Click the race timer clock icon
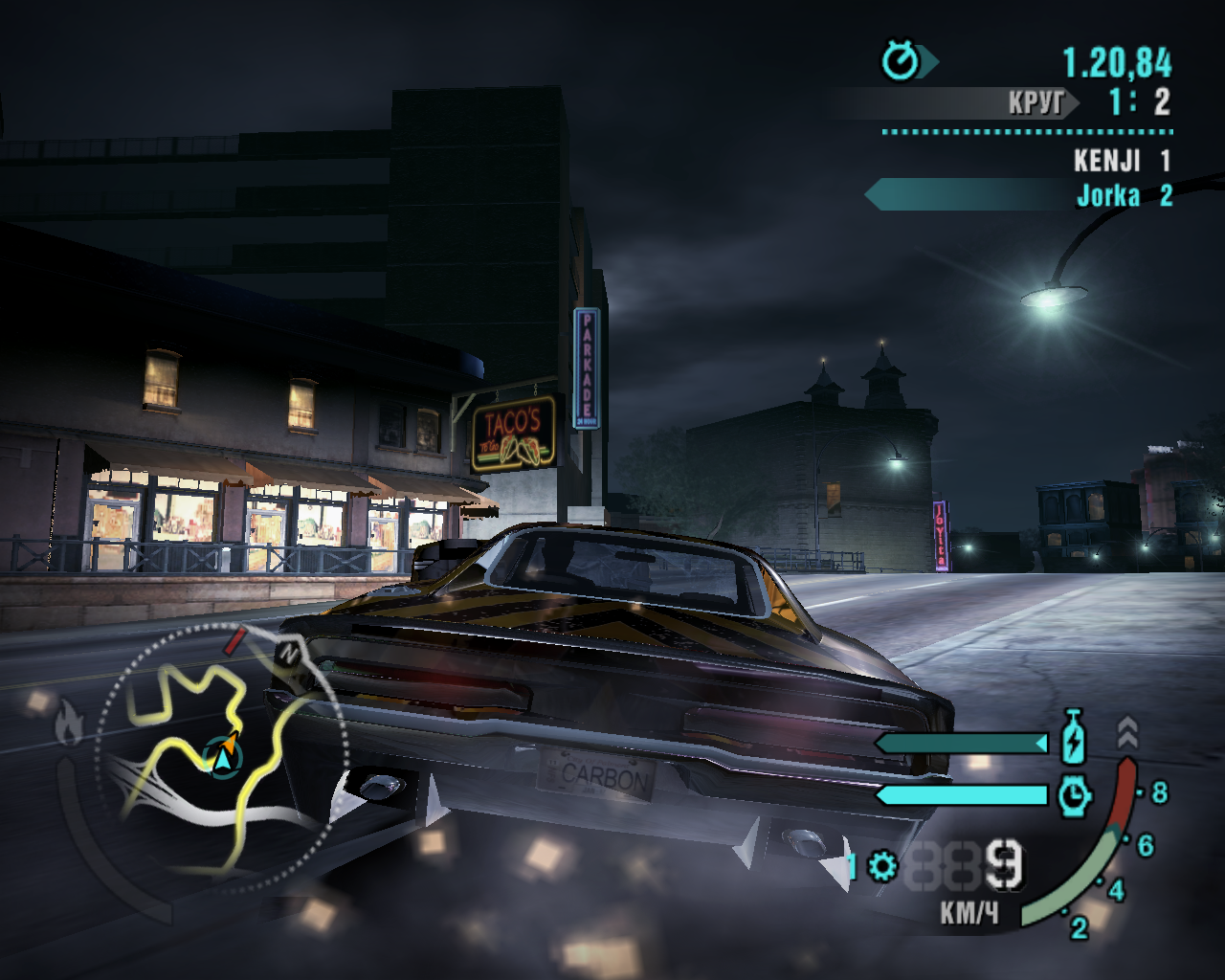Image resolution: width=1225 pixels, height=980 pixels. point(901,62)
